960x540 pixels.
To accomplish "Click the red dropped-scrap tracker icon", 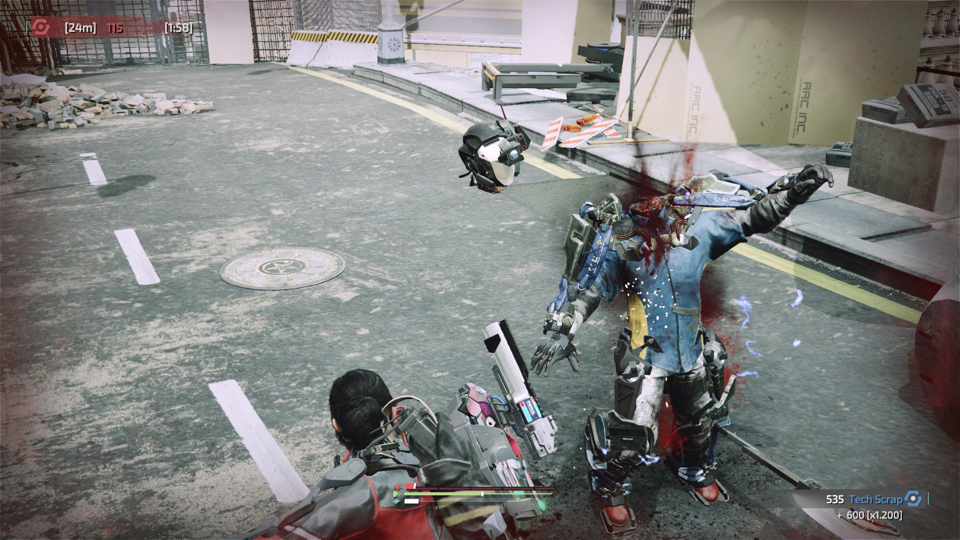I will (x=41, y=27).
